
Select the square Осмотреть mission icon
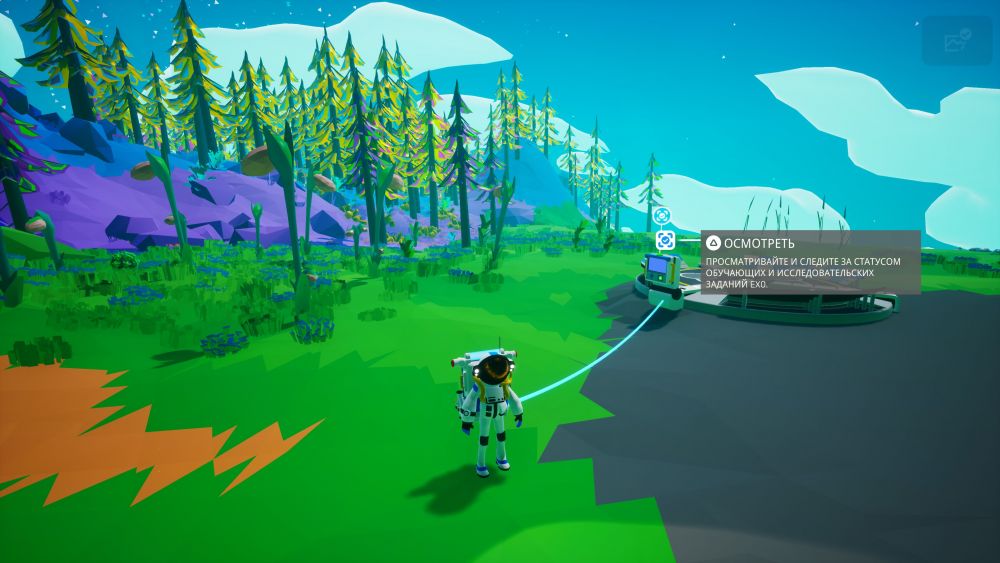tap(665, 241)
